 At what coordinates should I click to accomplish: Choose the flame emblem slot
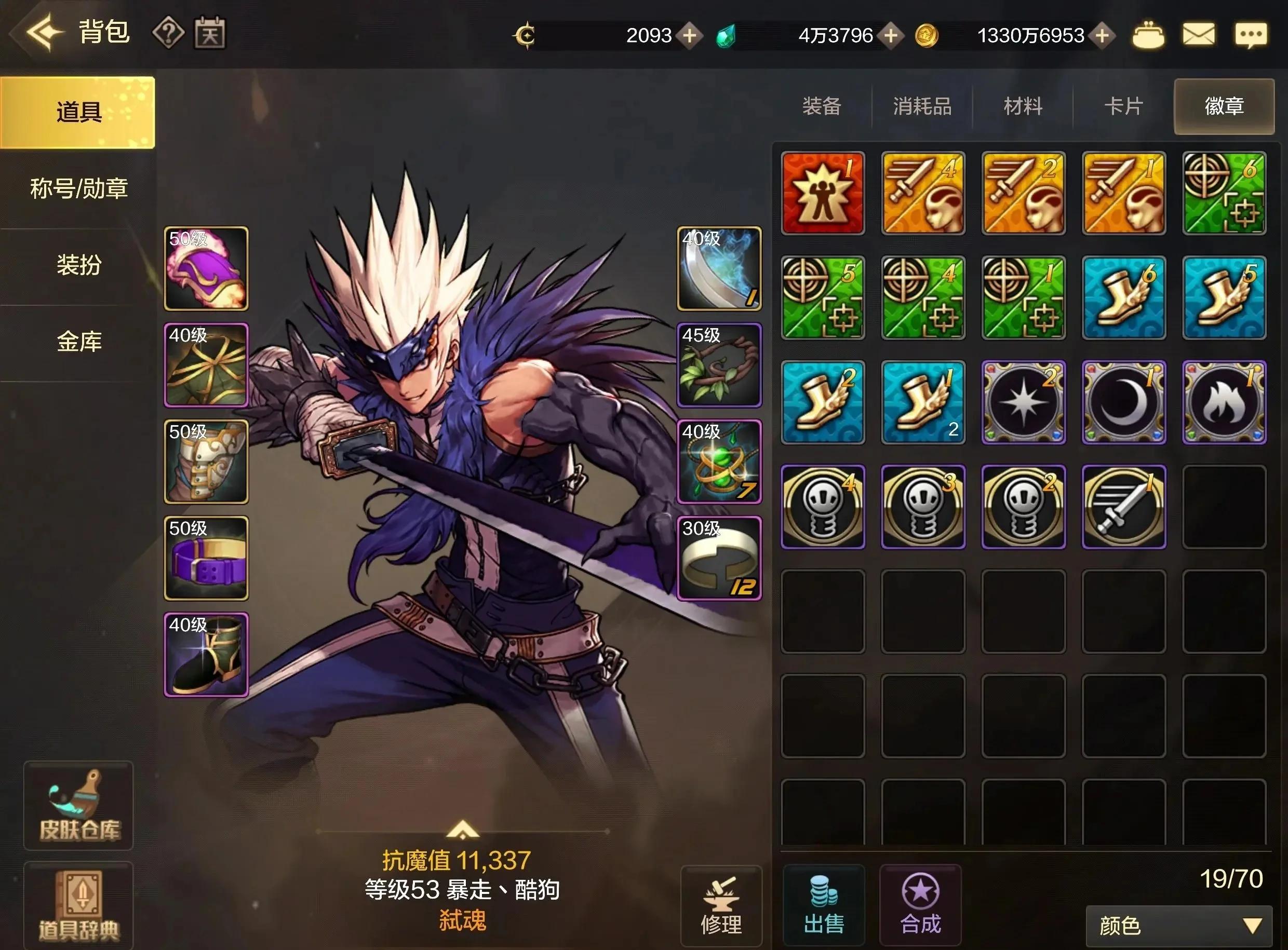(x=1224, y=402)
